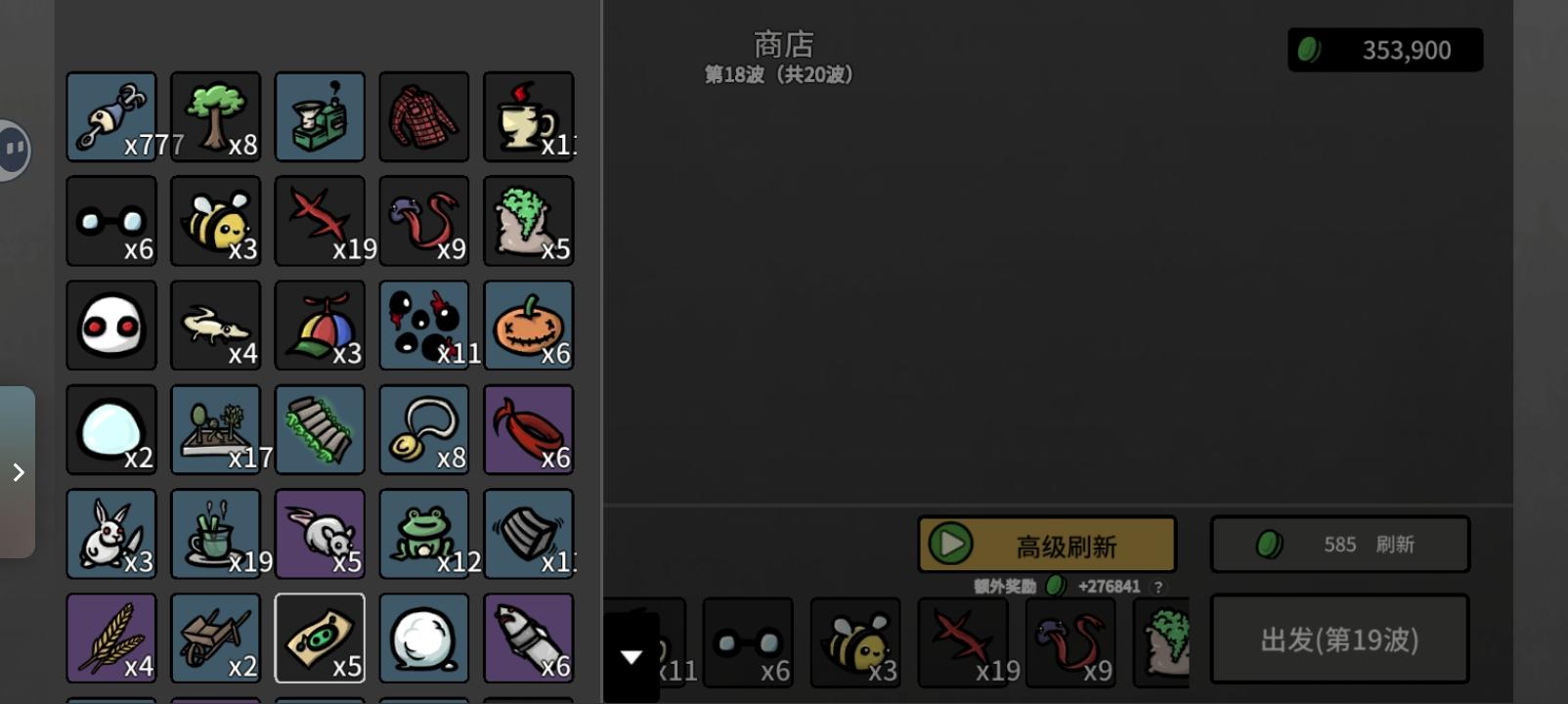Click the wheat bundle item x4

110,638
